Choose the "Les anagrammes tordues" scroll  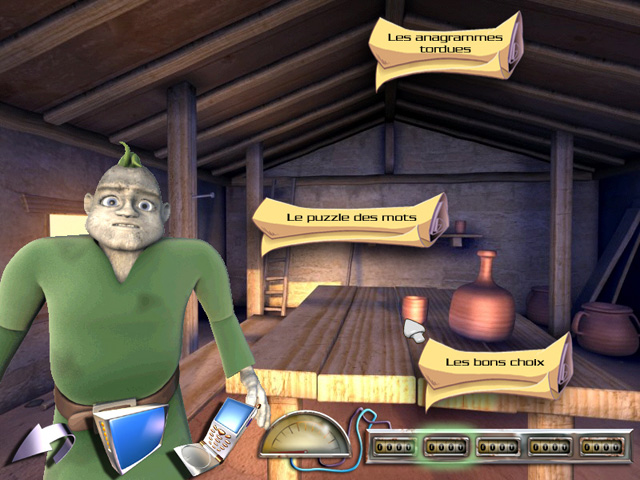coord(445,45)
